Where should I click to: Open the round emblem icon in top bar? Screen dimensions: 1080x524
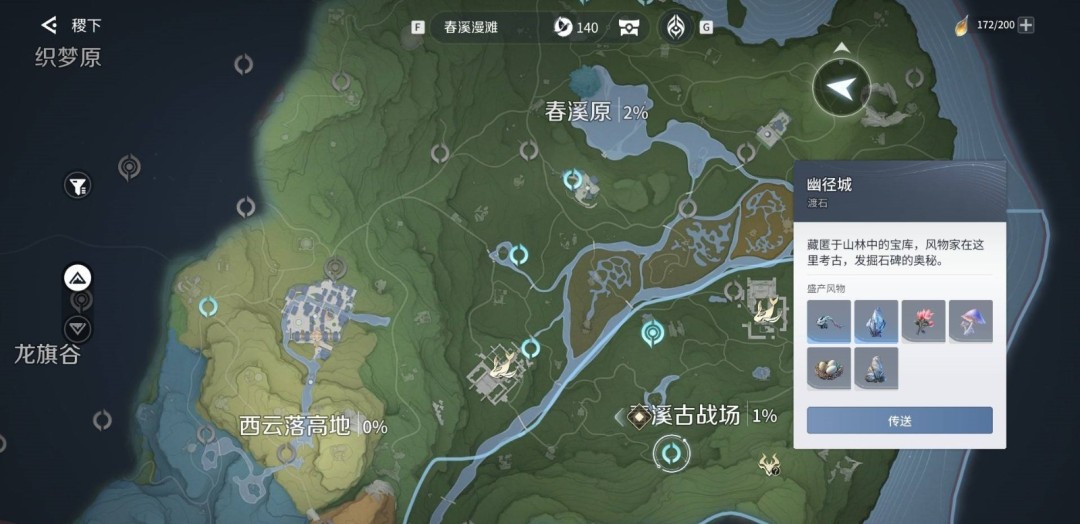click(x=676, y=27)
